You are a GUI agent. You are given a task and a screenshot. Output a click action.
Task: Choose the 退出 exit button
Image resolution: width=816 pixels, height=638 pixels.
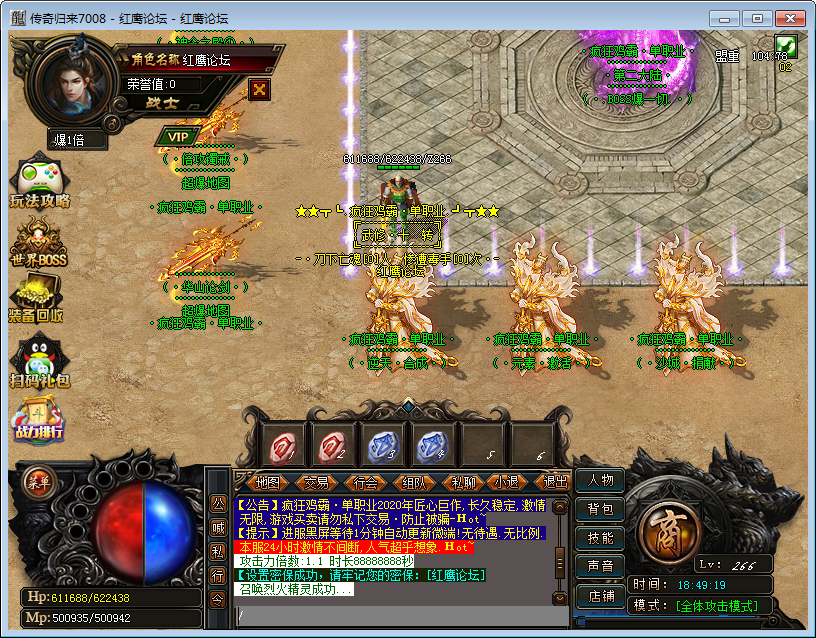(x=554, y=482)
